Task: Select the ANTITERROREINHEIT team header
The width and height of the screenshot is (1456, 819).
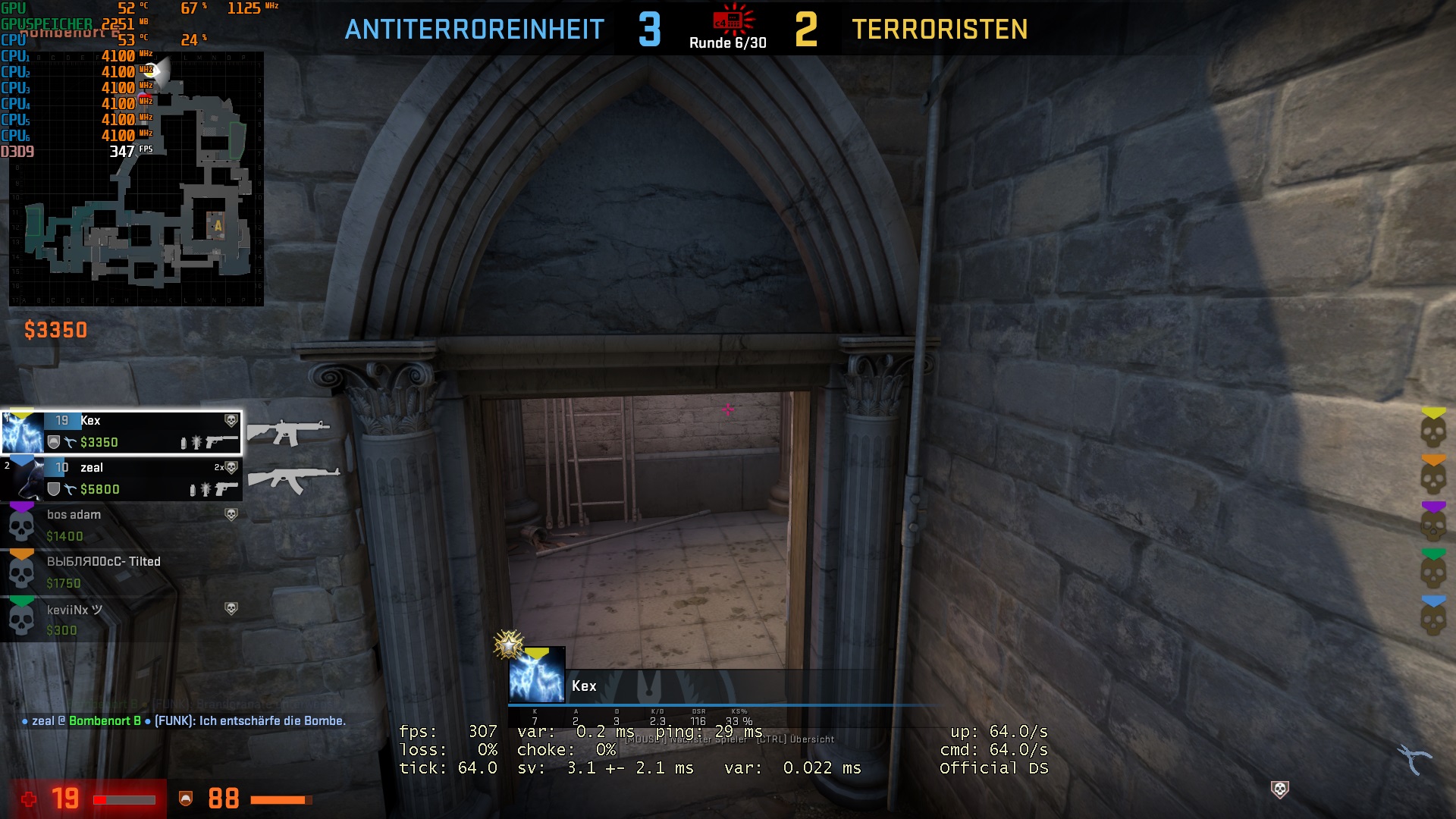Action: pos(474,32)
